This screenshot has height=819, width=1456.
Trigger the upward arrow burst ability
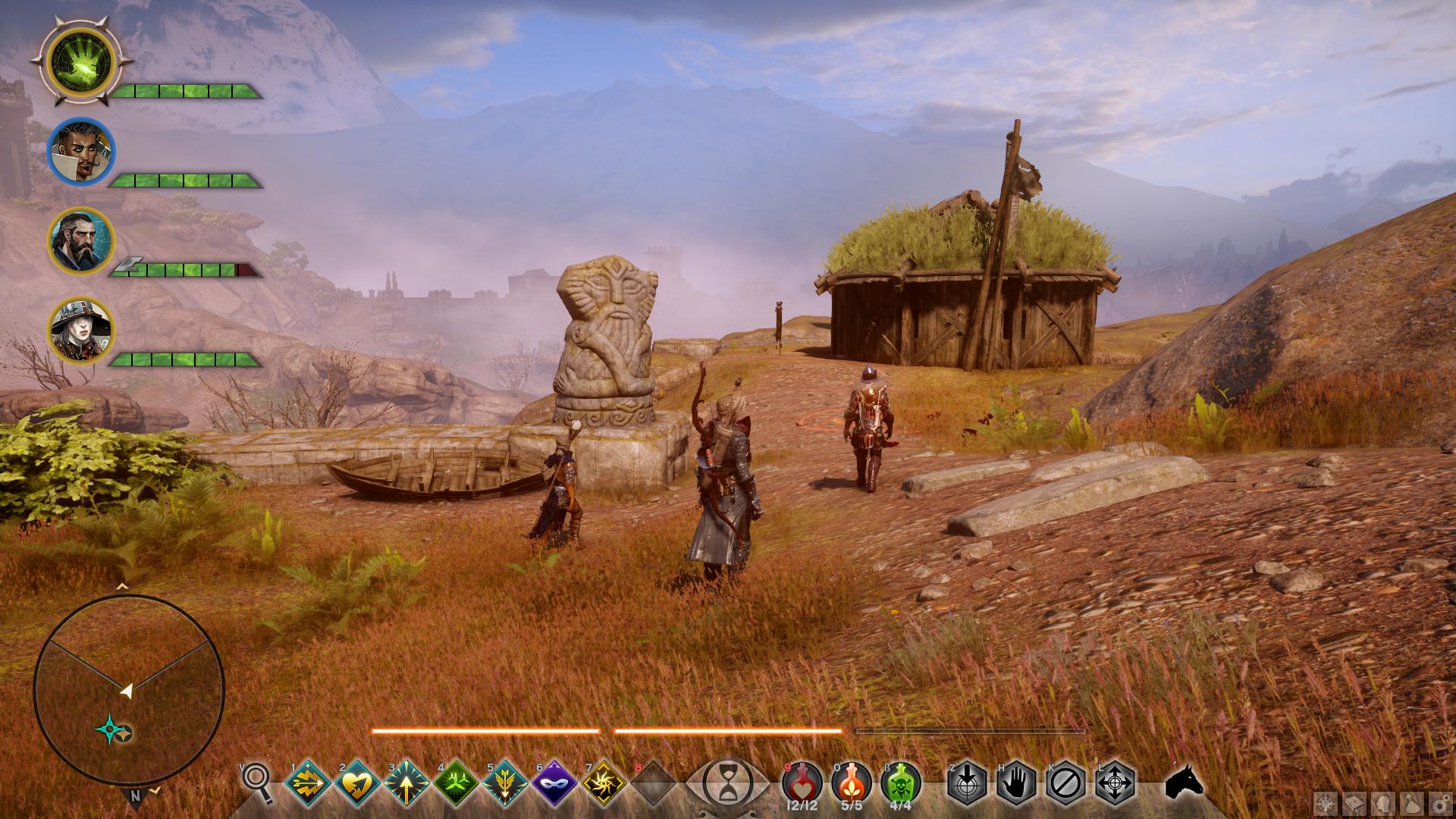[x=407, y=783]
